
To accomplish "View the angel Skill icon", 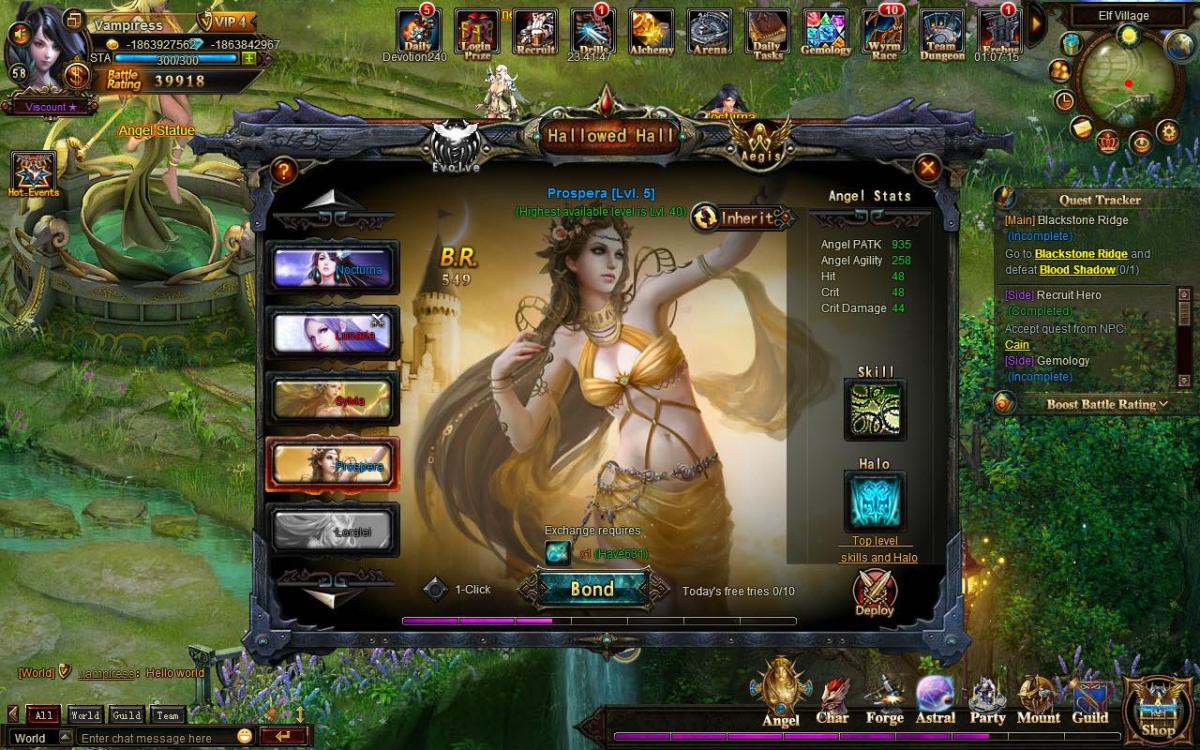I will [x=875, y=409].
